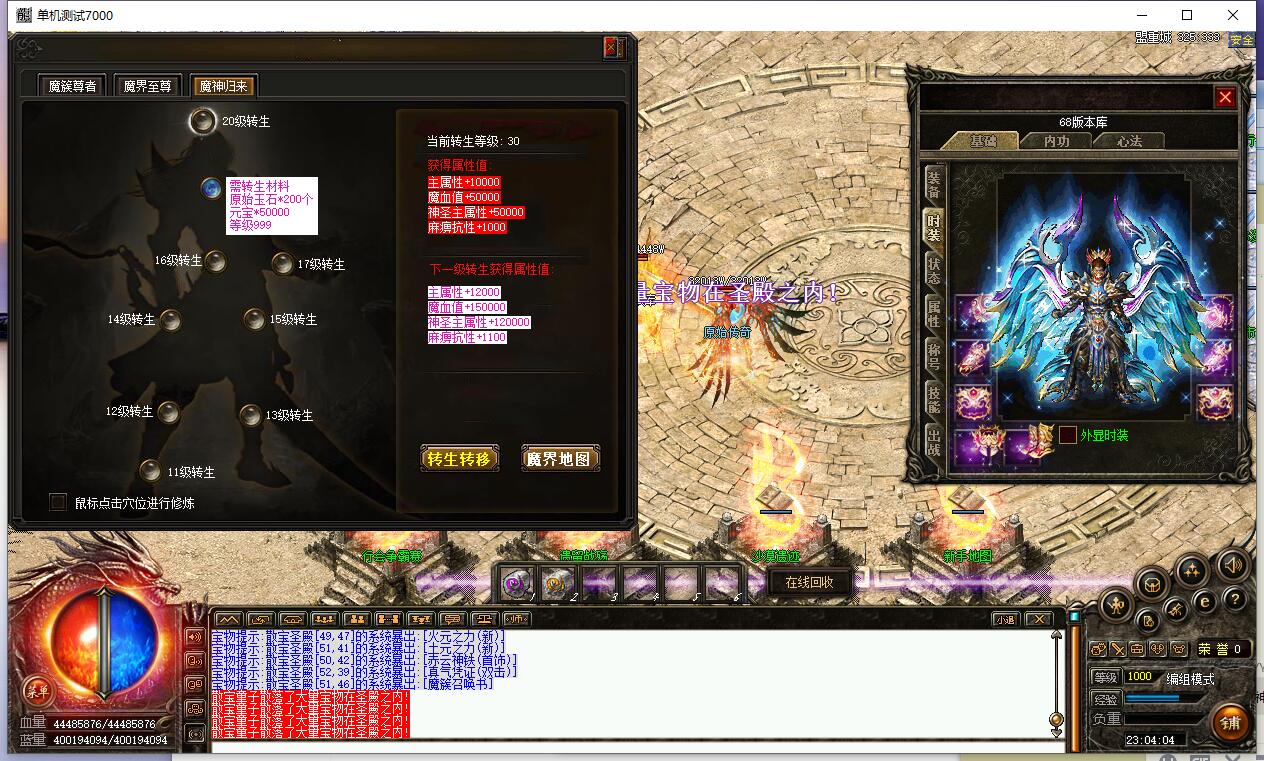Open the 心法 tab
The image size is (1264, 761).
[1129, 141]
